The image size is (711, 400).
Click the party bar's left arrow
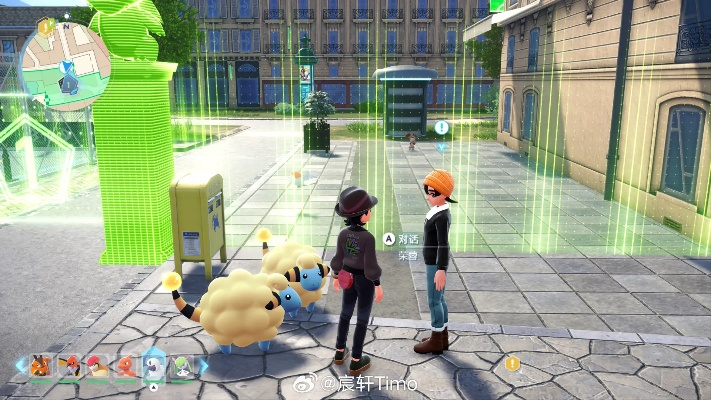click(x=19, y=367)
